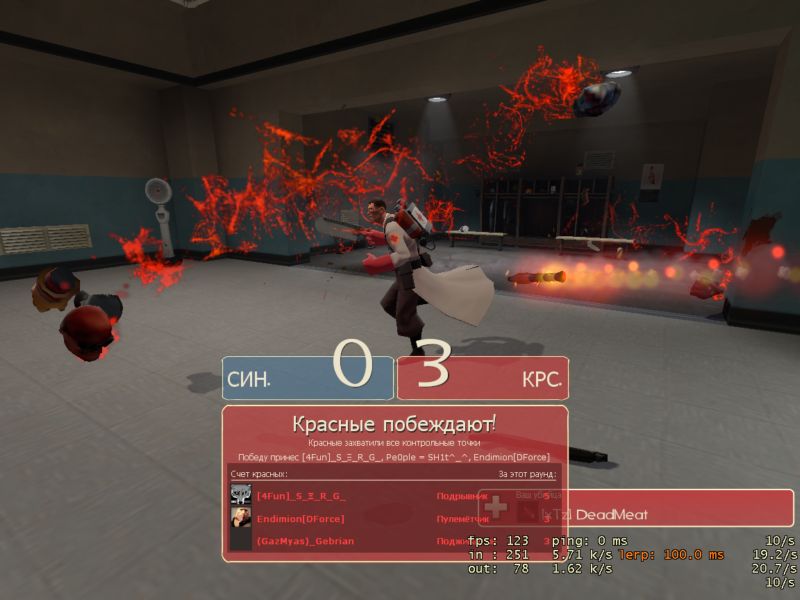Click the DeadMeat killer panel

(640, 513)
